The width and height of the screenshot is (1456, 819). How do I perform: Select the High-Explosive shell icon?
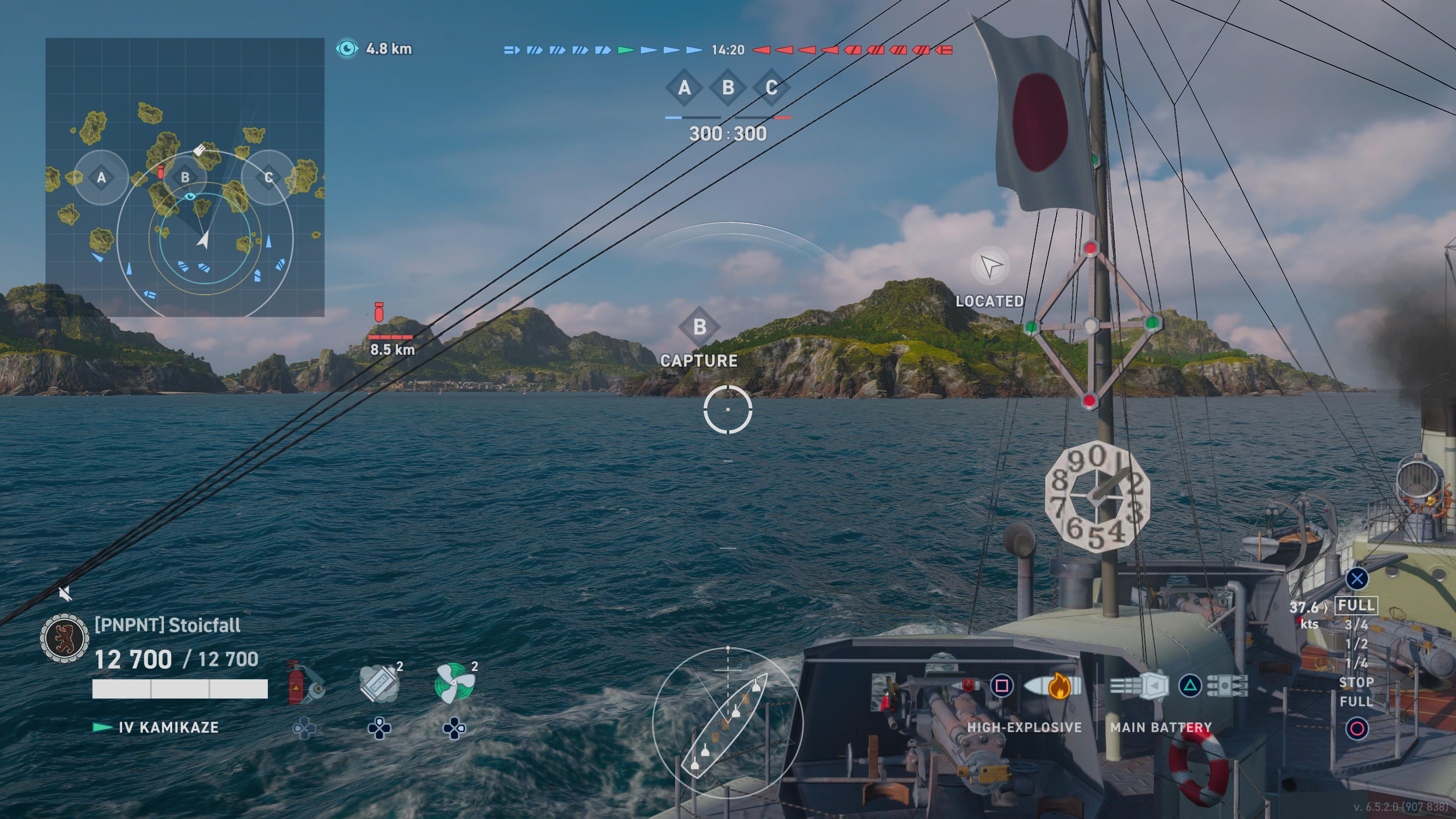1052,686
